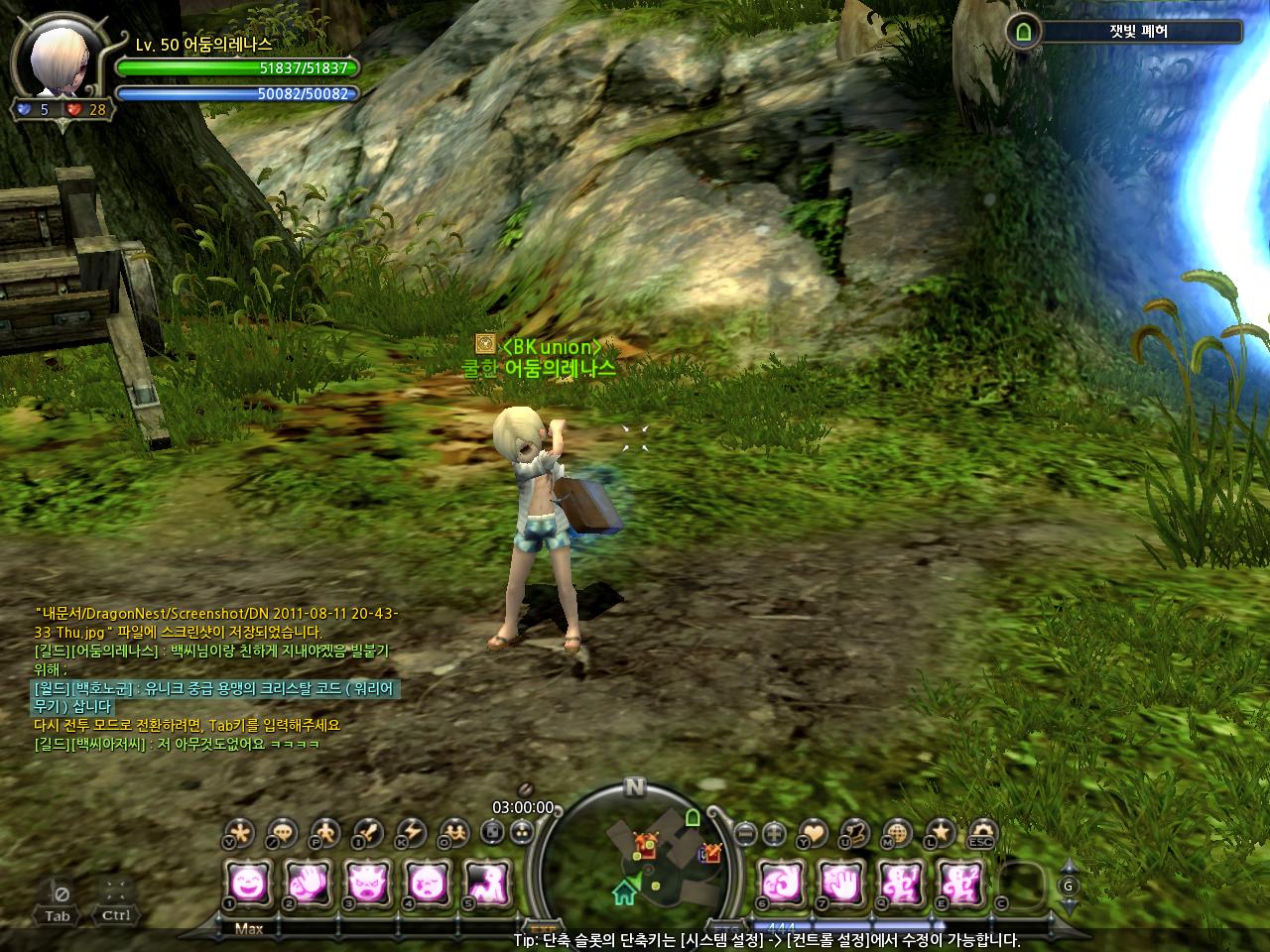The height and width of the screenshot is (952, 1270).
Task: Open the heart-shaped friends menu
Action: point(812,832)
